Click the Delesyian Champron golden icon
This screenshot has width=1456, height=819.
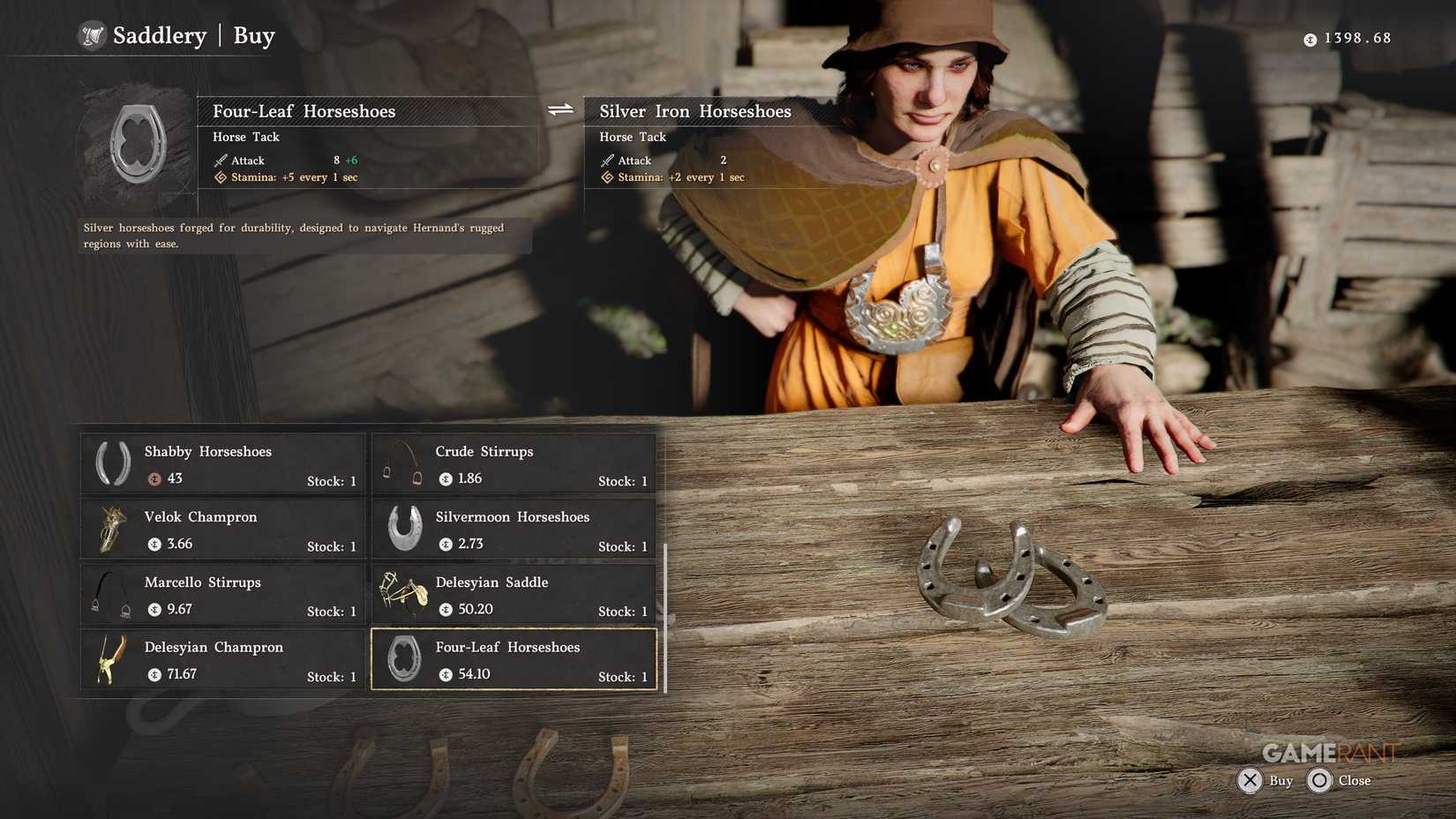click(x=109, y=658)
